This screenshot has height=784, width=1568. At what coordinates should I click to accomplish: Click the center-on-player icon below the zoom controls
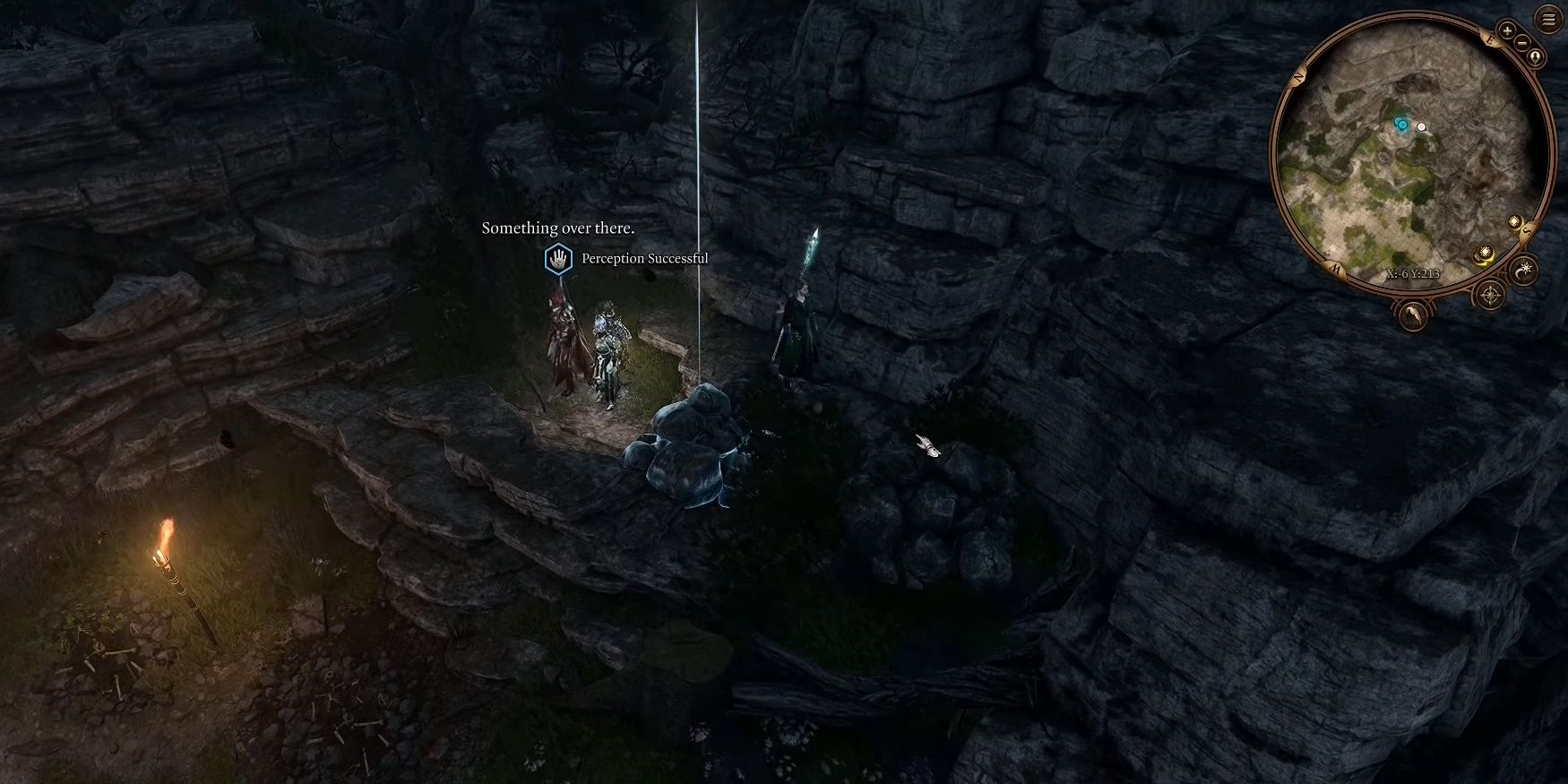point(1536,56)
